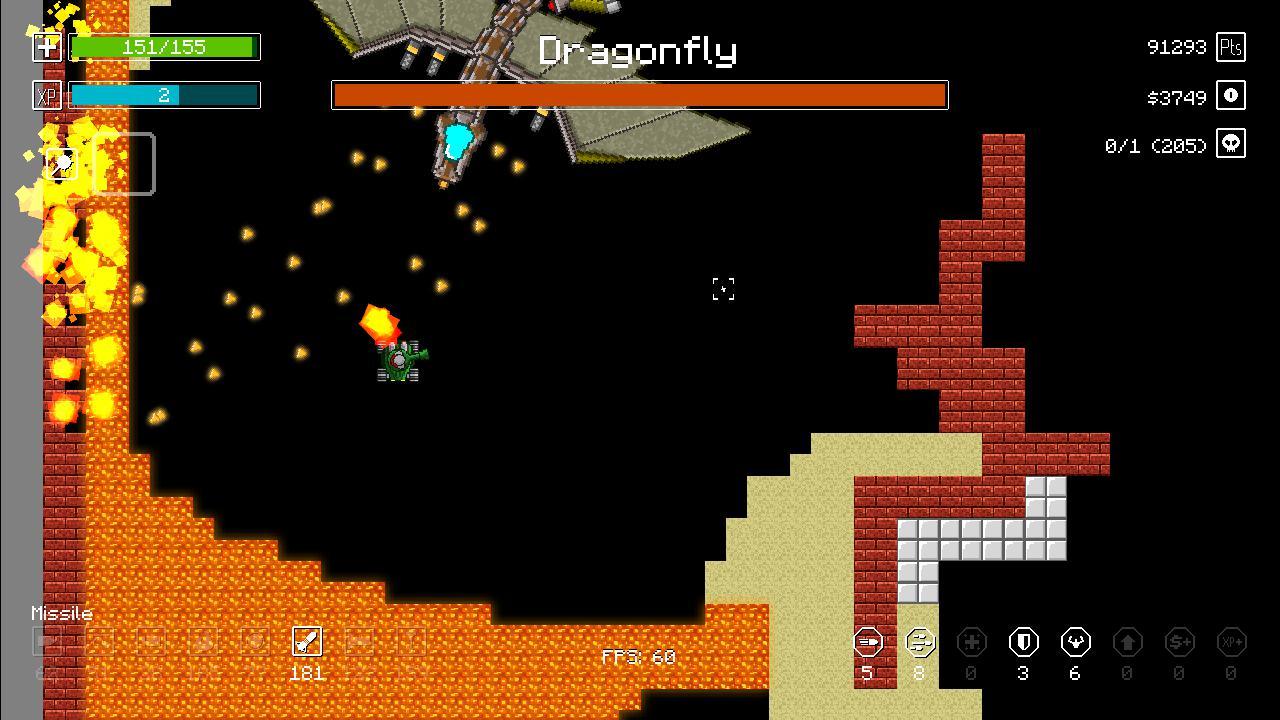Click the health plus icon by the HP bar
The height and width of the screenshot is (720, 1280).
pyautogui.click(x=46, y=47)
